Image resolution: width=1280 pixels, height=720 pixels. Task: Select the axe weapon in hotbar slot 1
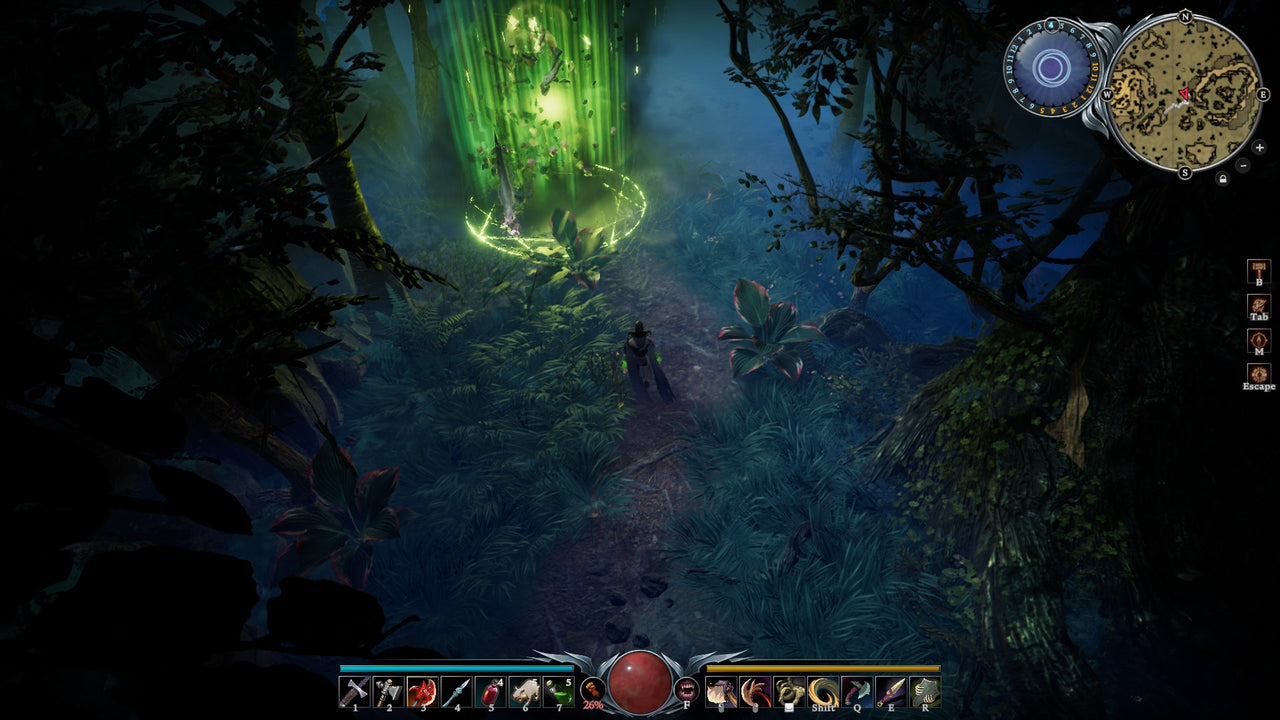[x=354, y=690]
